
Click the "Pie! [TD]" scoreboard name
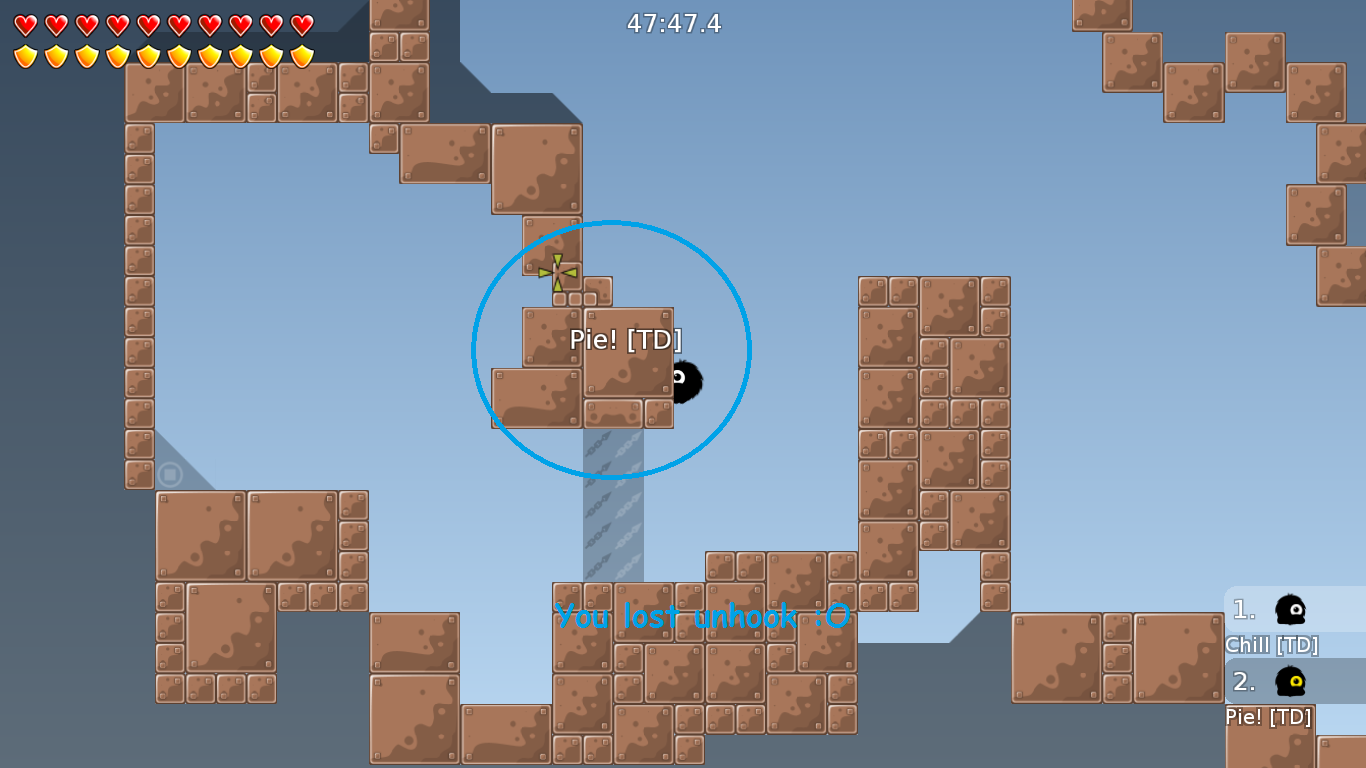[1268, 716]
